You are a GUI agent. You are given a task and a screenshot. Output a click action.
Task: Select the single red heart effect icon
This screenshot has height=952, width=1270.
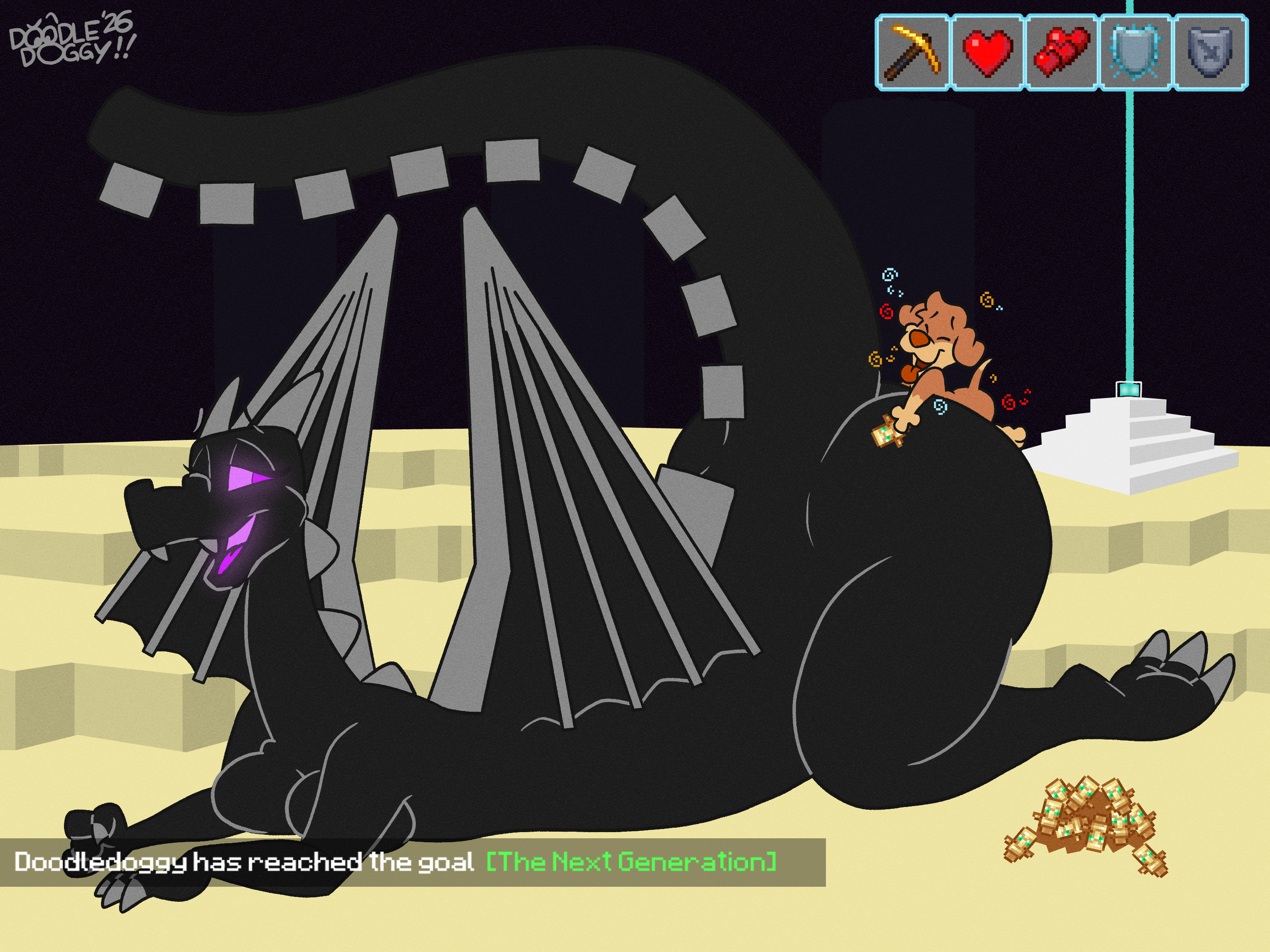987,53
